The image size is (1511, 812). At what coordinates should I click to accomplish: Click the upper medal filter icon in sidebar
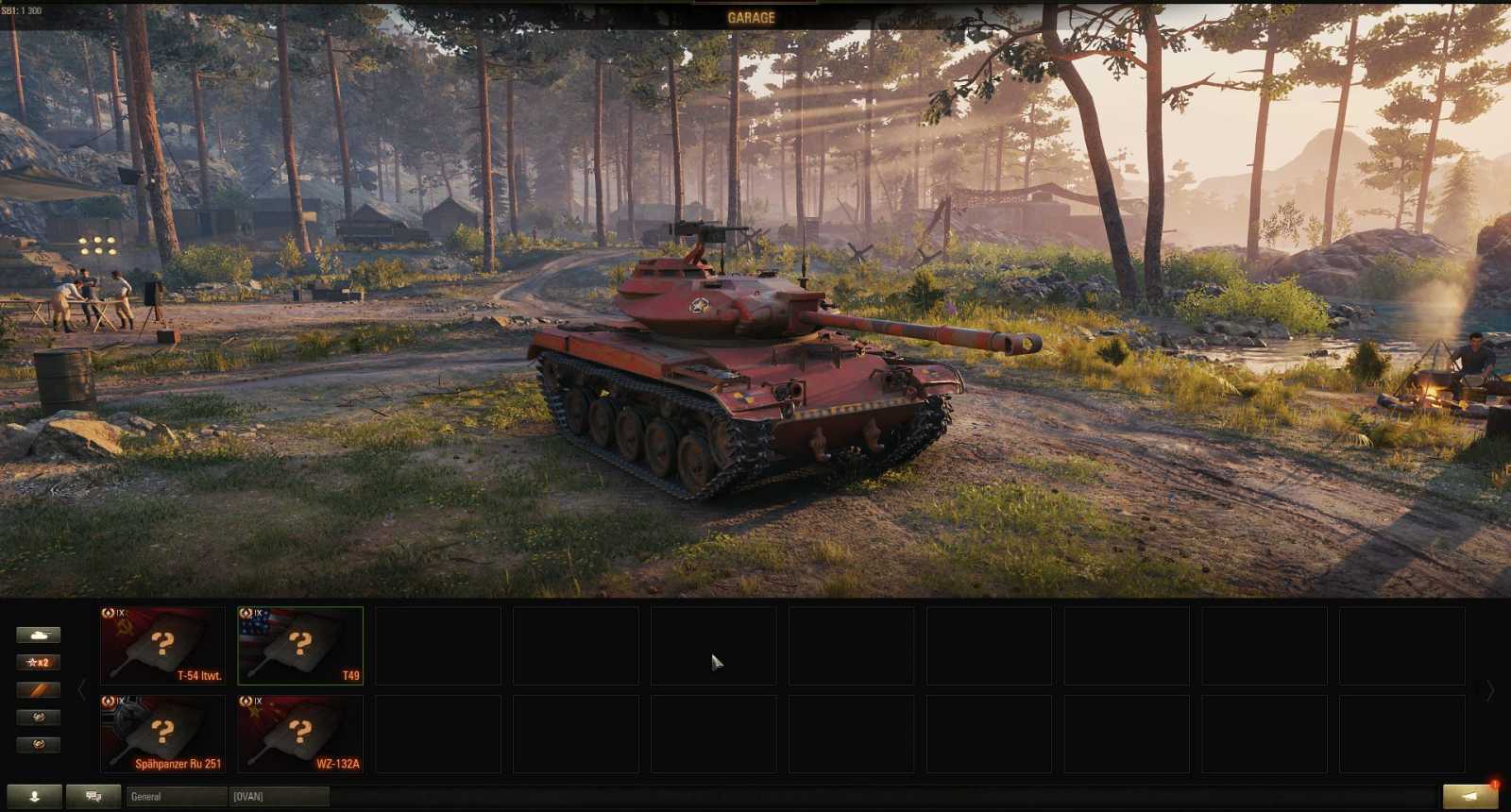click(40, 717)
